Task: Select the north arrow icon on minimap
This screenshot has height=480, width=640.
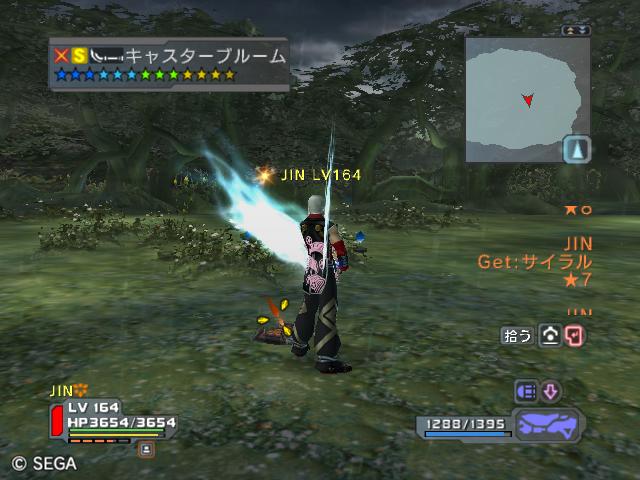Action: tap(577, 150)
